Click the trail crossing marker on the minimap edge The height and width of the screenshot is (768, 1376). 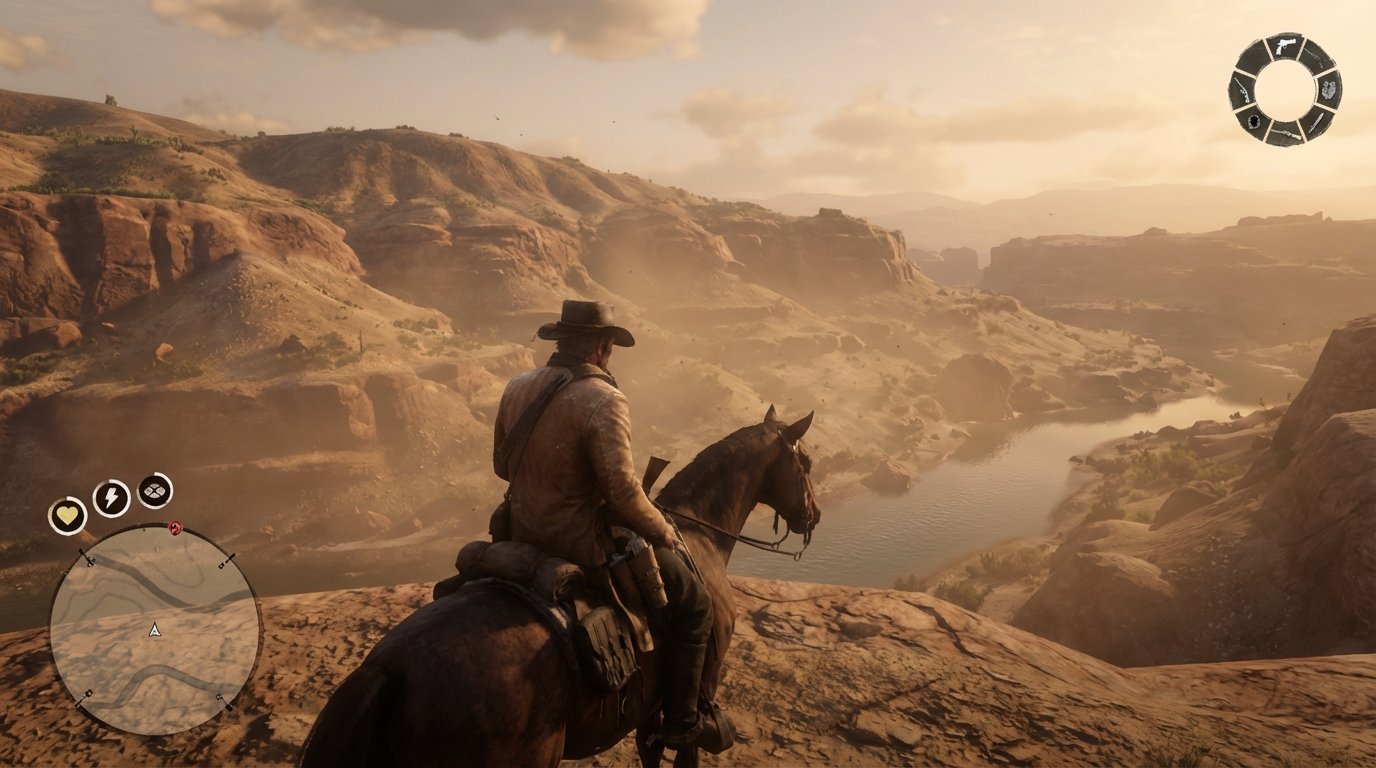[88, 560]
